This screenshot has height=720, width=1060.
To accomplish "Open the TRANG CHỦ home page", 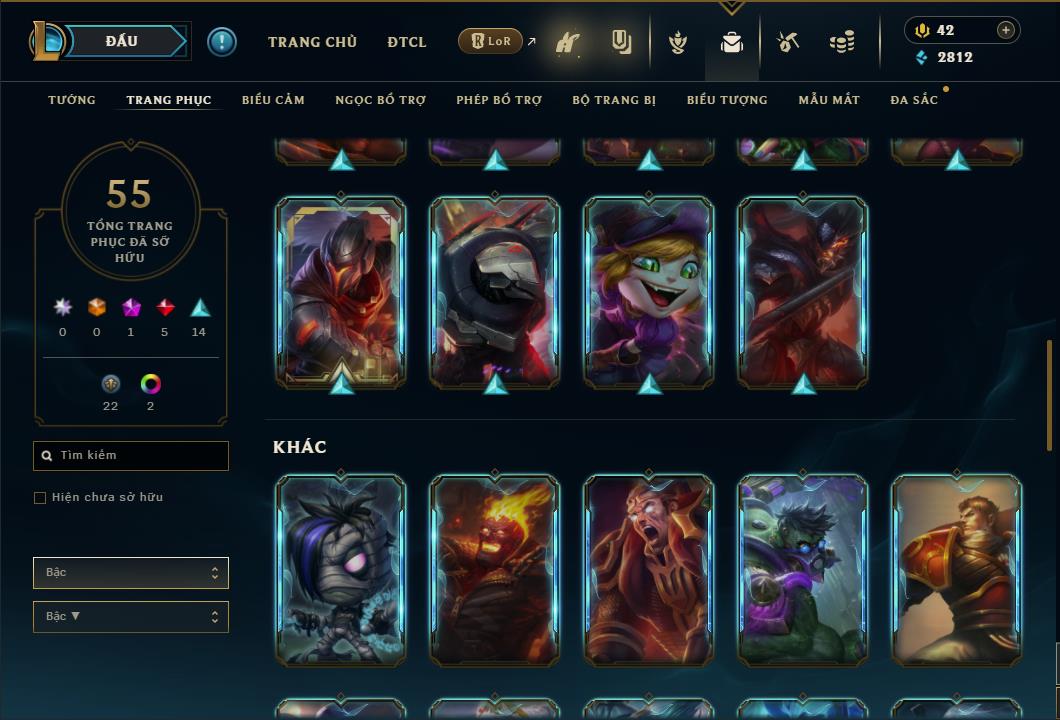I will click(x=312, y=42).
